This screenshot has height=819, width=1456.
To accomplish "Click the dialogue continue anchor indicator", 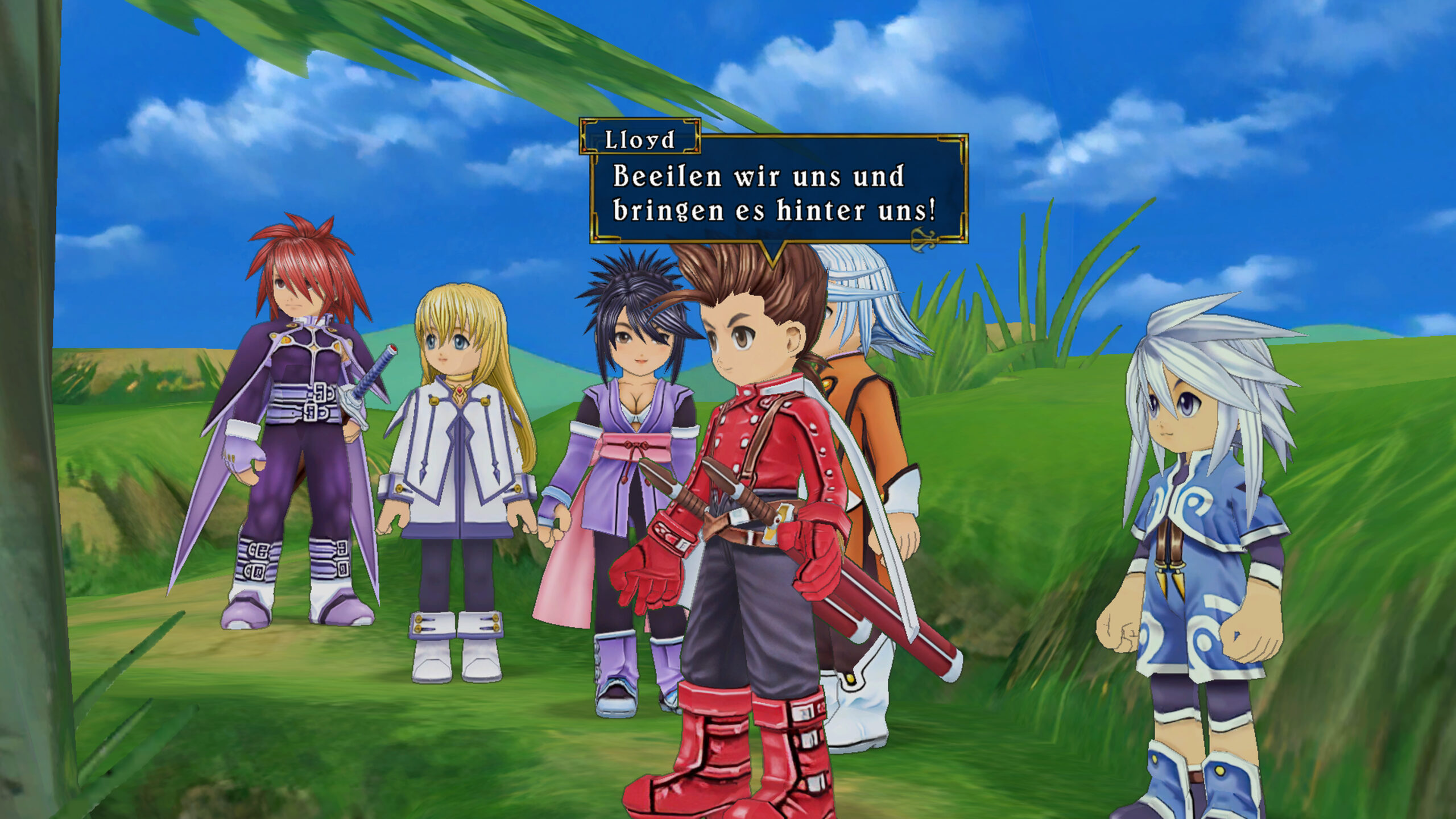I will coord(923,239).
